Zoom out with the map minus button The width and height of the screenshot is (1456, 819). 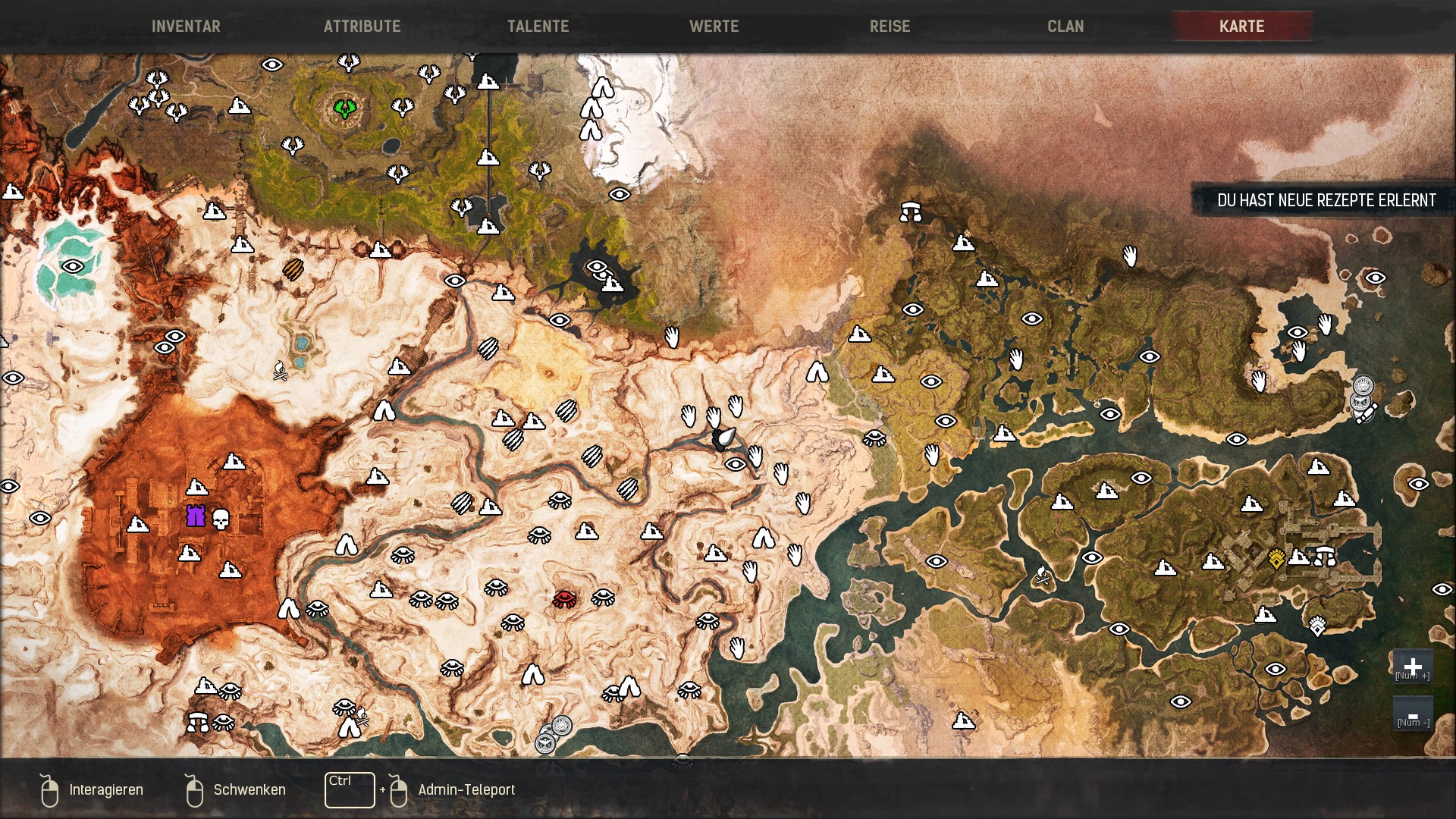(1412, 715)
